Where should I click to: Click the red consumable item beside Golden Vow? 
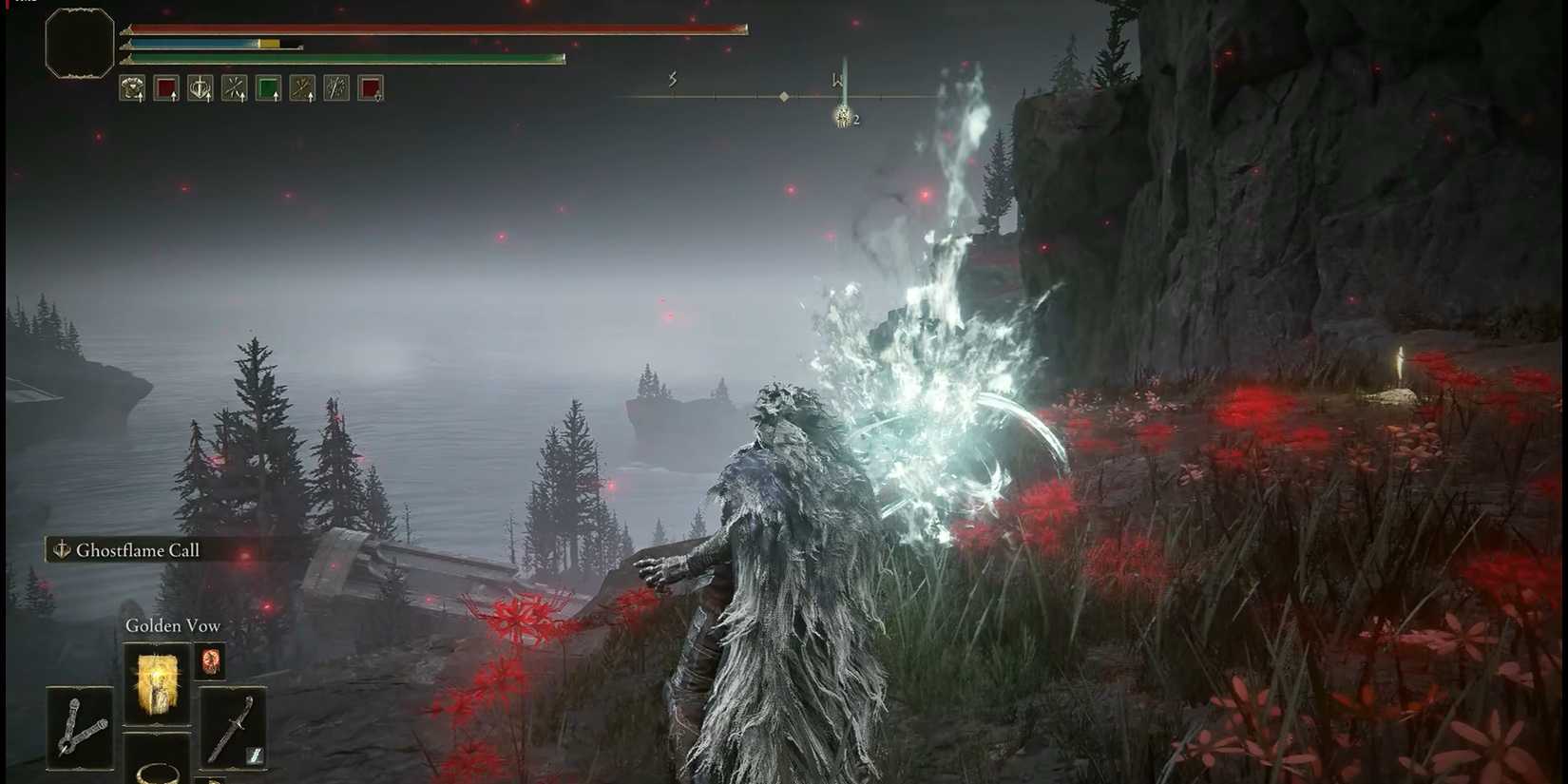coord(211,662)
